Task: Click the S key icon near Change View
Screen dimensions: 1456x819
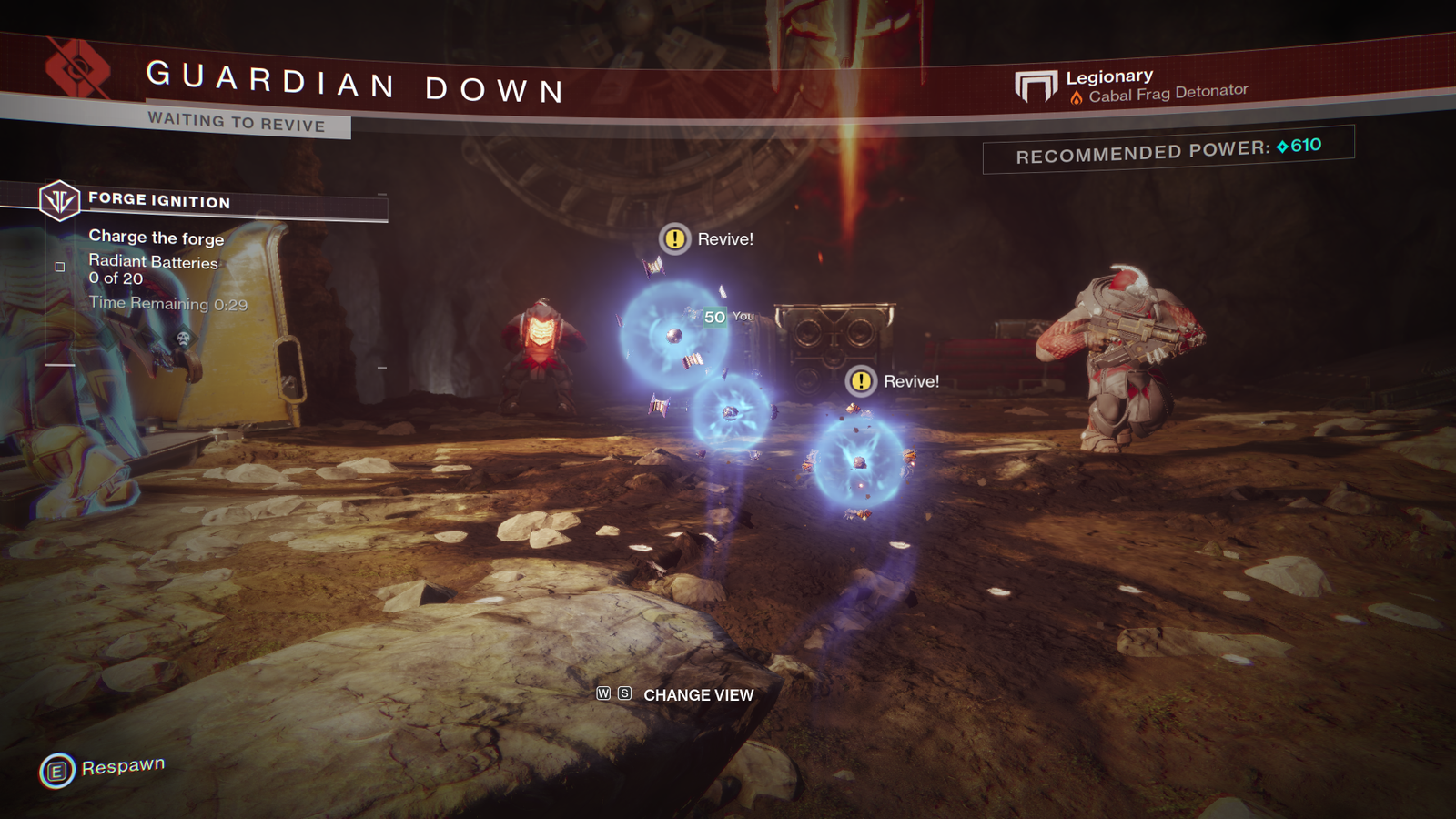Action: [x=623, y=695]
